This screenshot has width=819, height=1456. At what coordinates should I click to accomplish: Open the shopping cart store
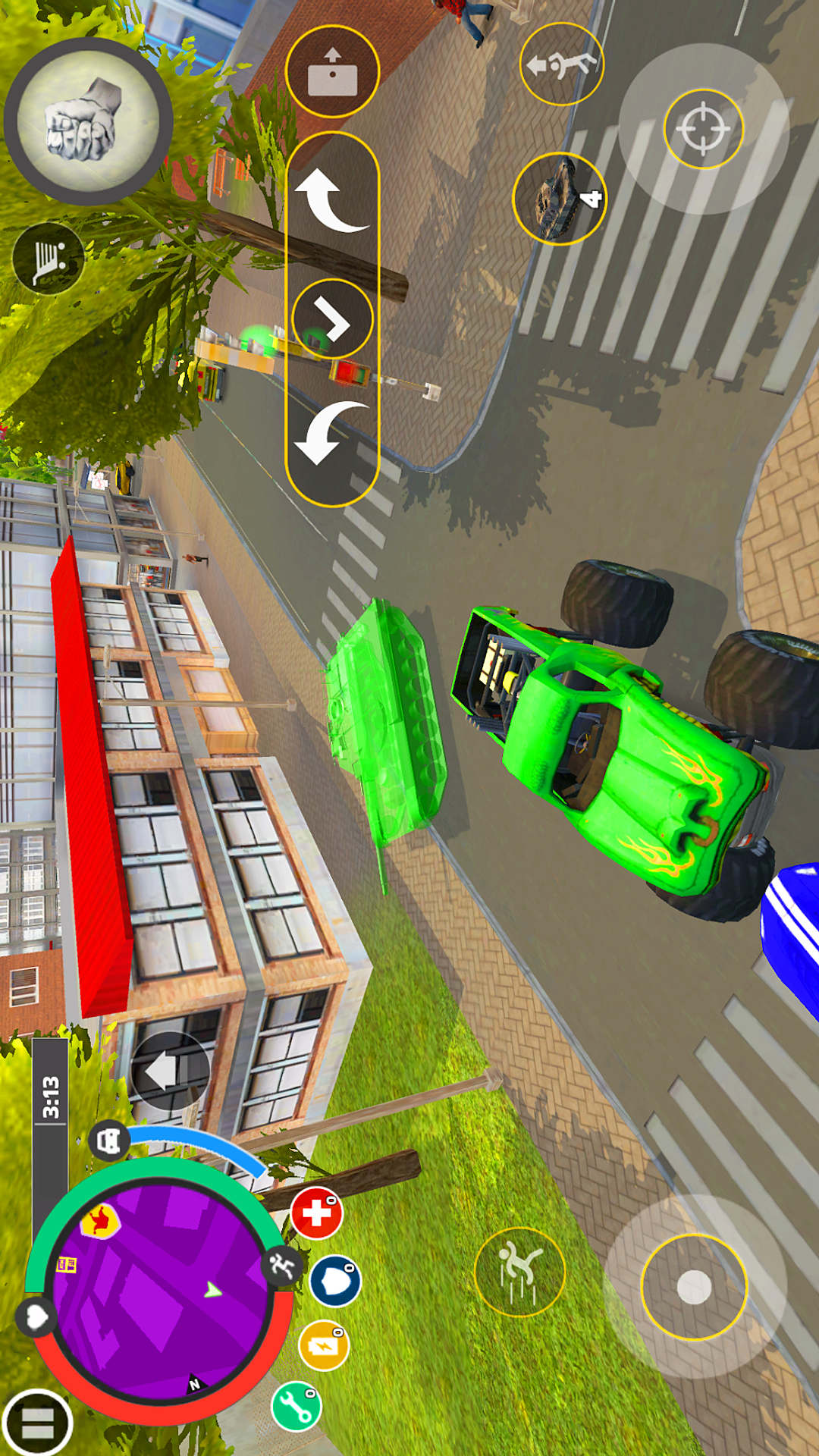(49, 259)
